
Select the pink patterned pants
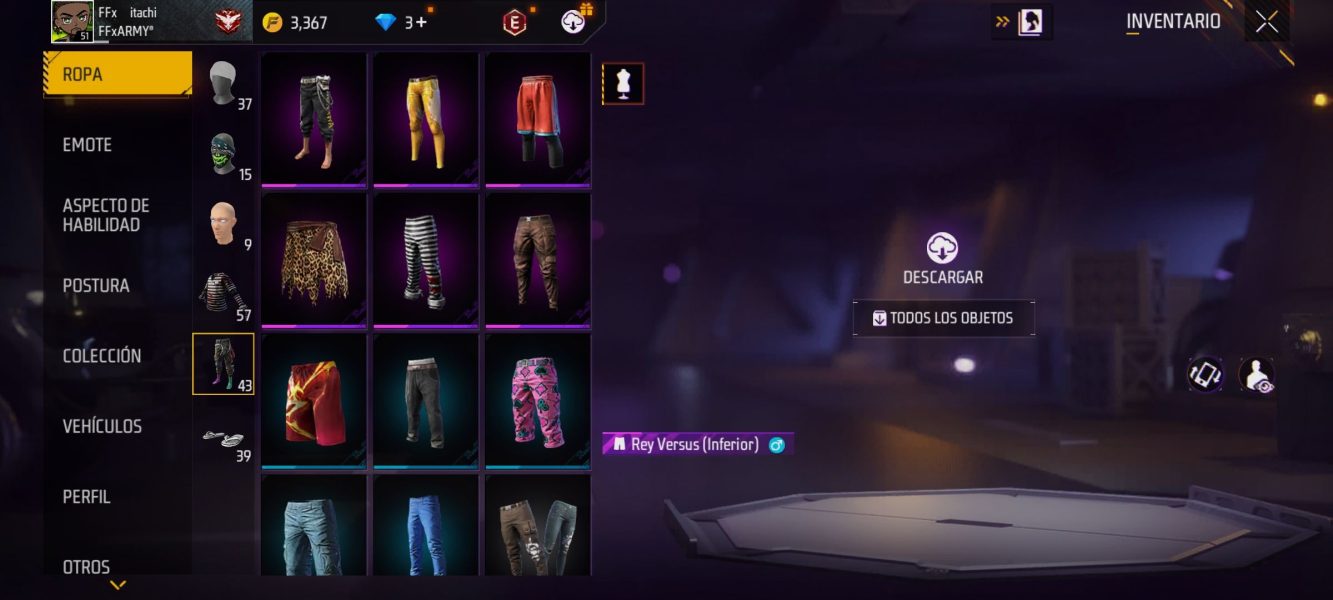[538, 401]
